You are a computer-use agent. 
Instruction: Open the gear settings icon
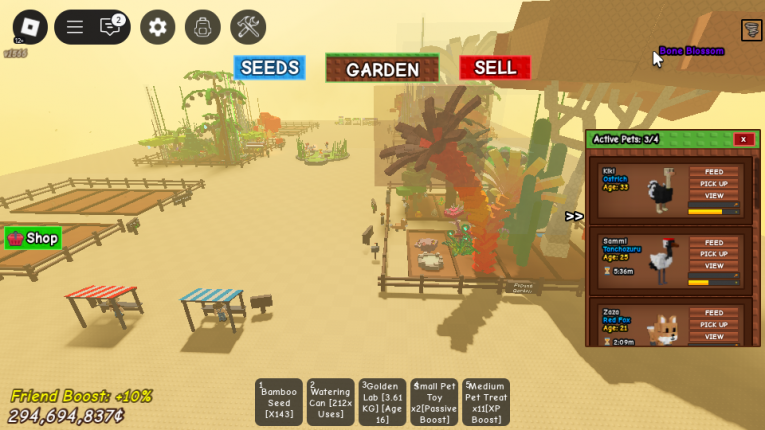pyautogui.click(x=157, y=27)
